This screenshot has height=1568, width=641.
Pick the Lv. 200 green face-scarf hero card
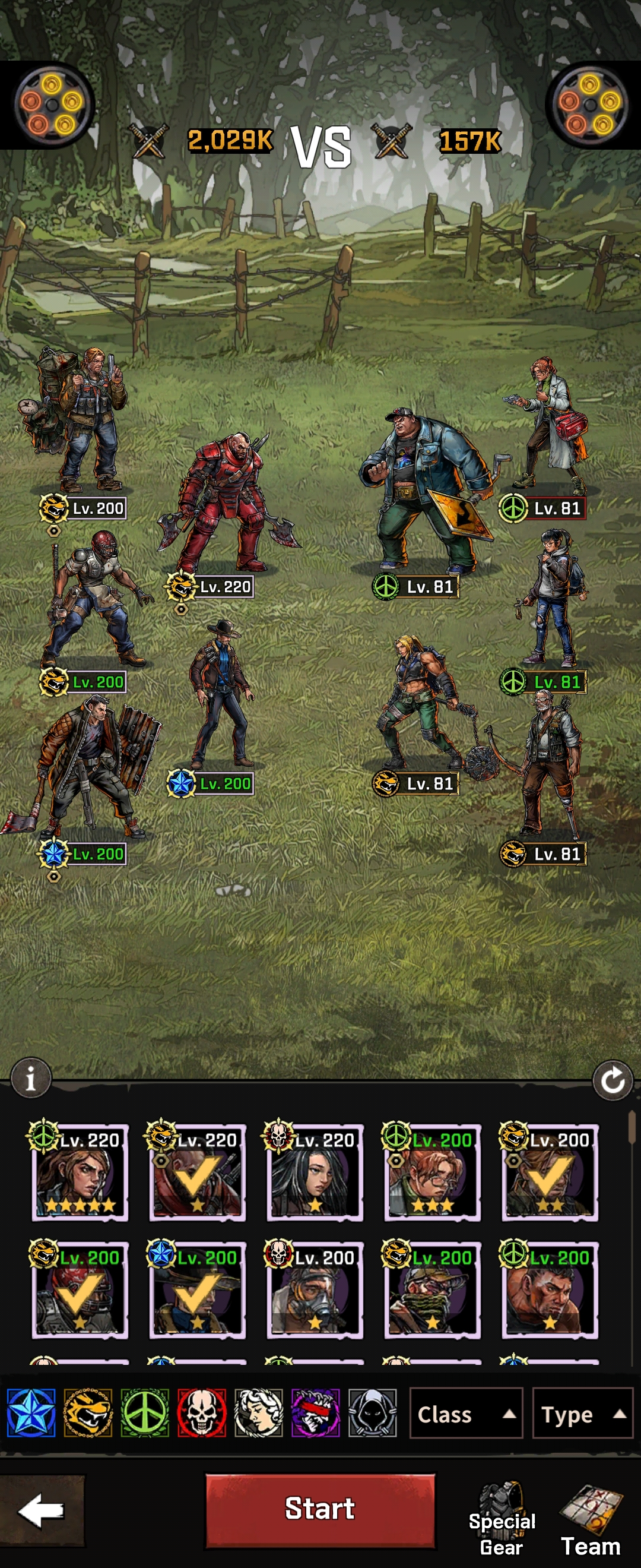(x=432, y=1290)
